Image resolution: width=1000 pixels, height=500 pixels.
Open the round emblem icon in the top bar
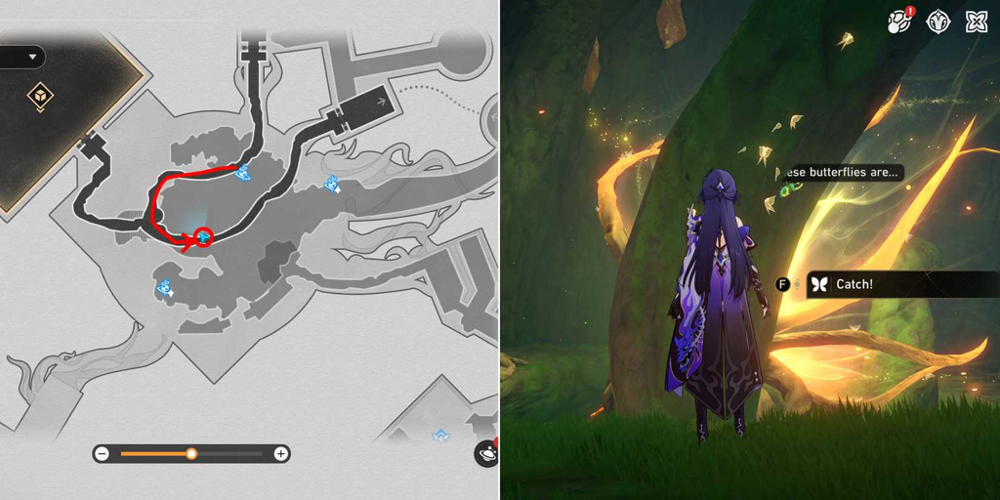(938, 22)
